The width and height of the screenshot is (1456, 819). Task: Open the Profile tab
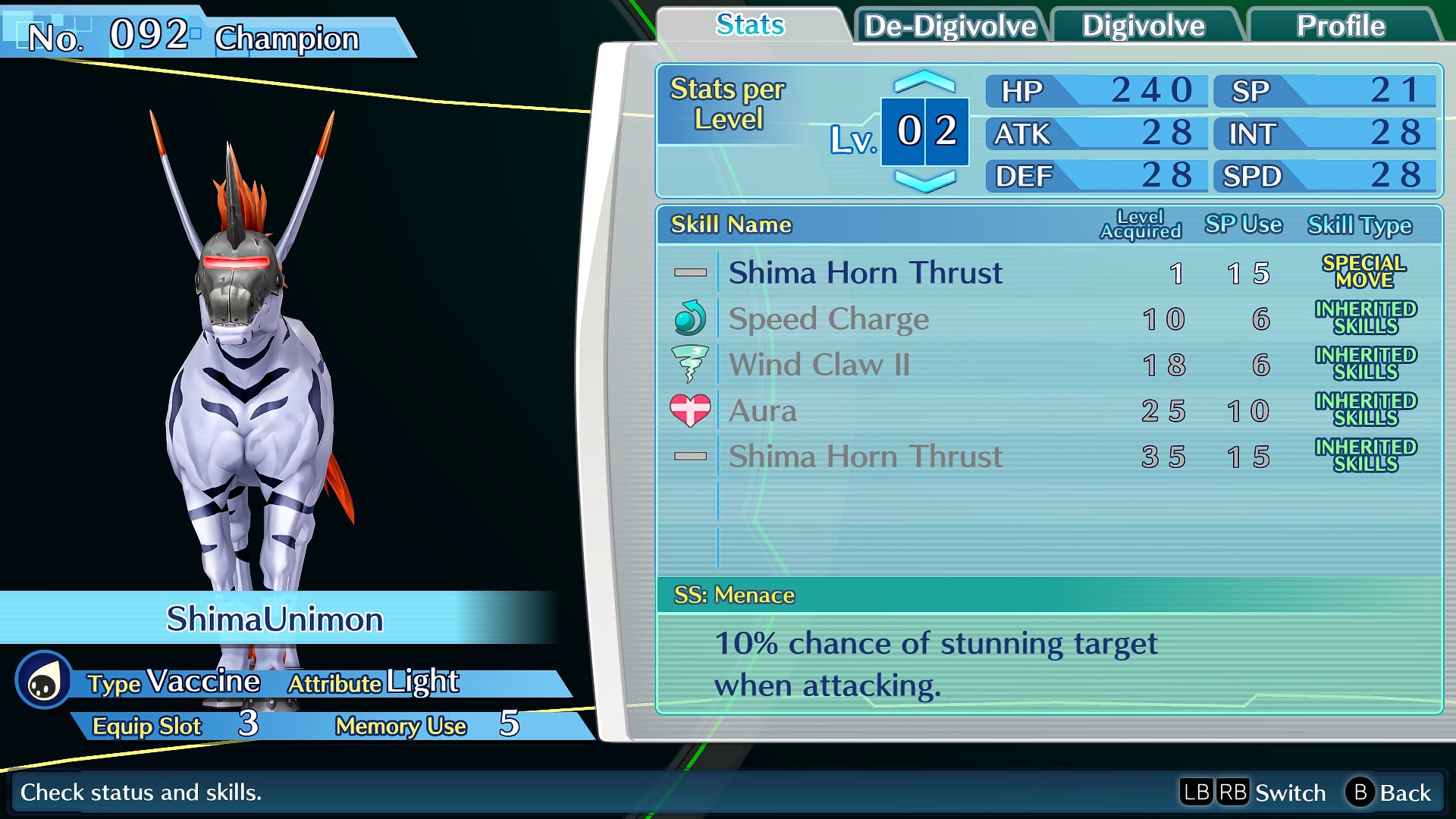1341,26
